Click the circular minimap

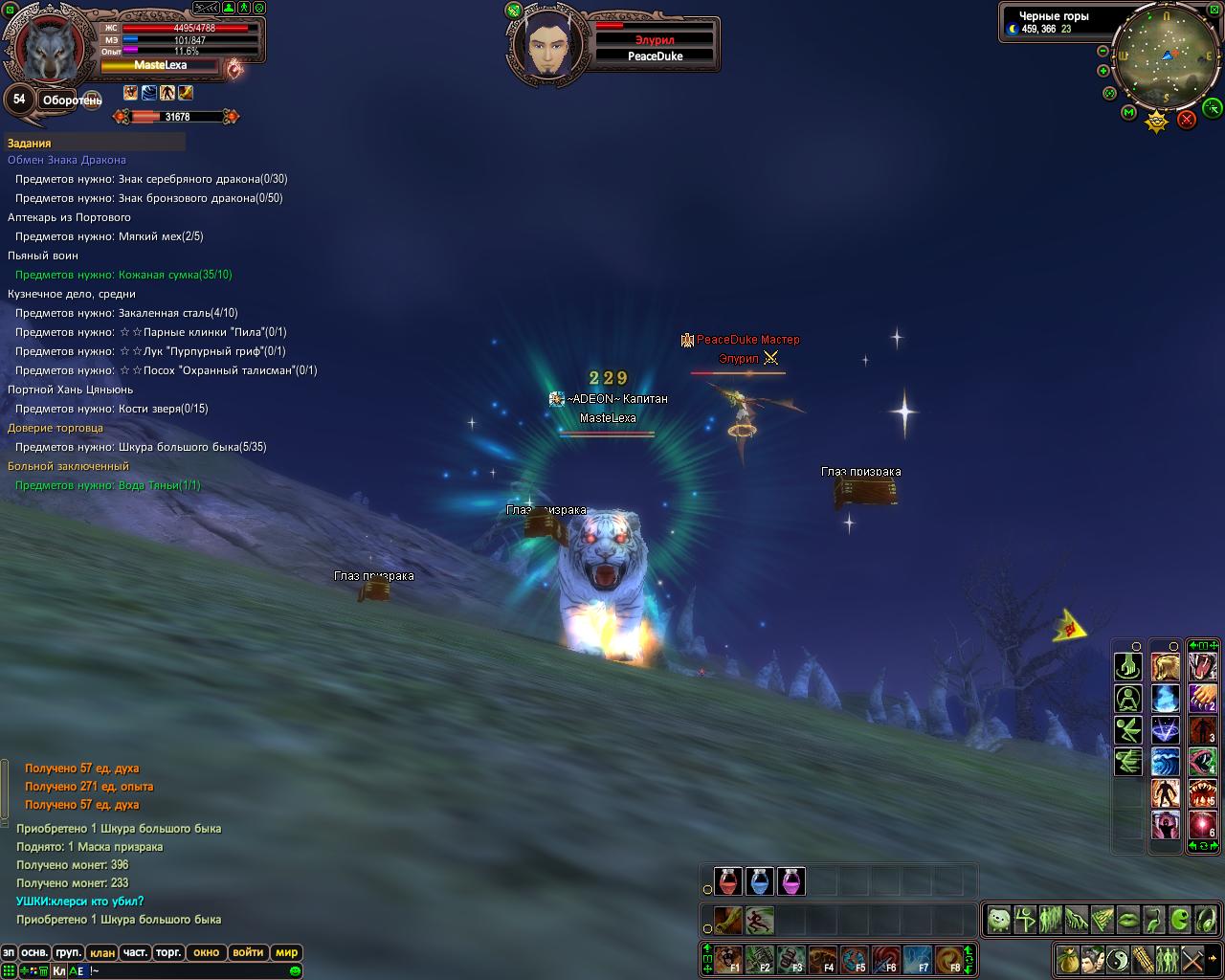click(1167, 56)
